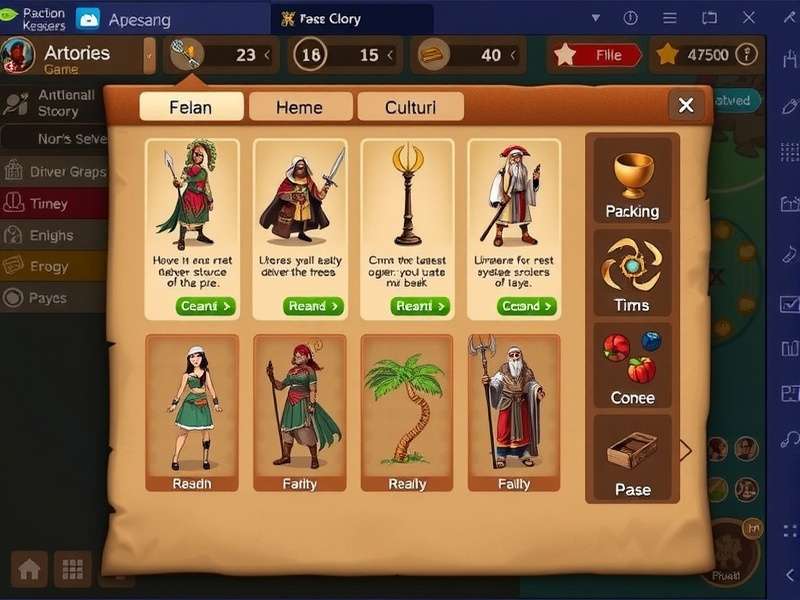Open the Timey sidebar entry
Screen dimensions: 800x600
[x=50, y=204]
